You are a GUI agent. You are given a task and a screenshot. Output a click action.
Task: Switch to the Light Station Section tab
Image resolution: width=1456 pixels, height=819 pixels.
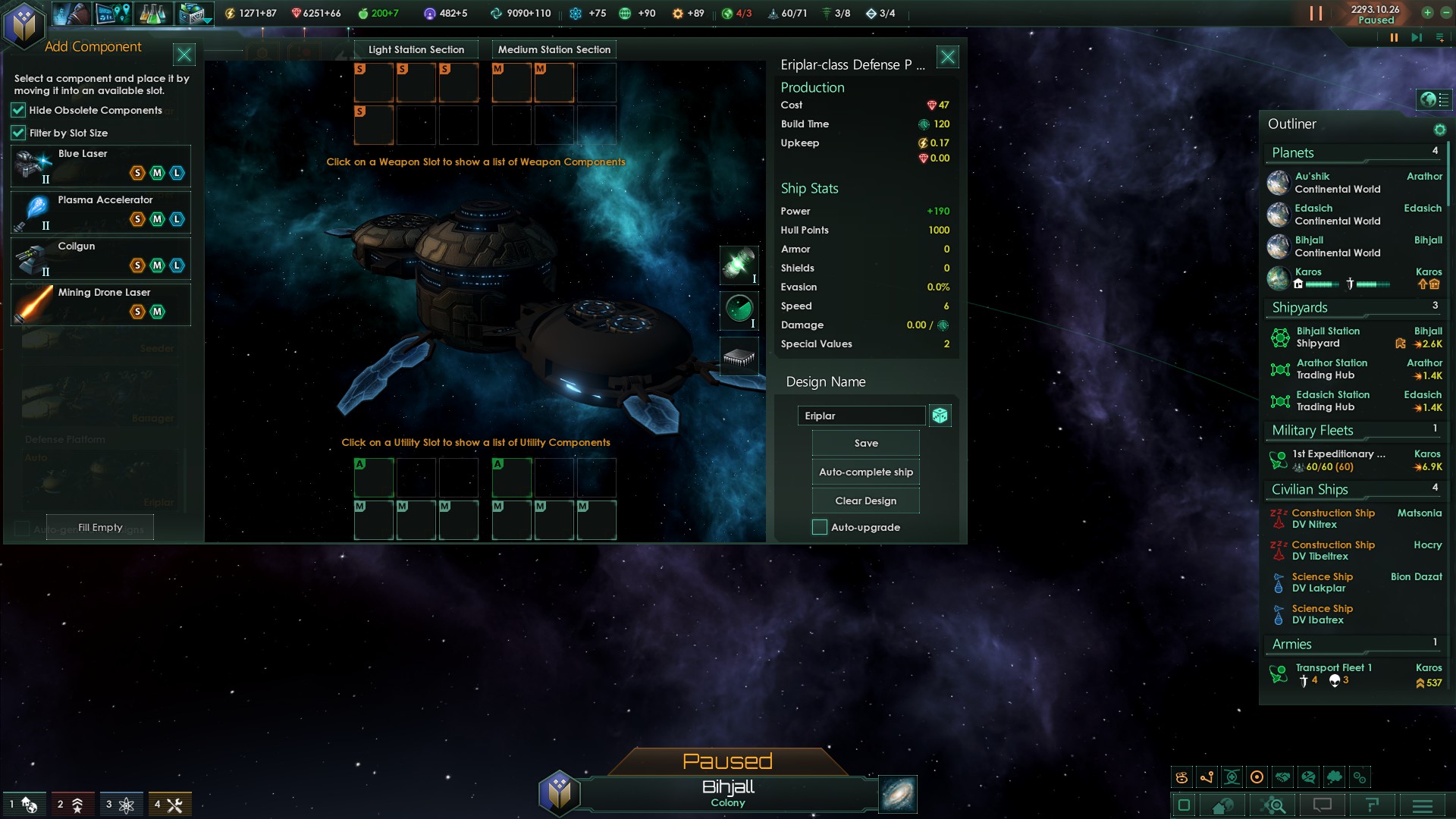click(x=416, y=49)
